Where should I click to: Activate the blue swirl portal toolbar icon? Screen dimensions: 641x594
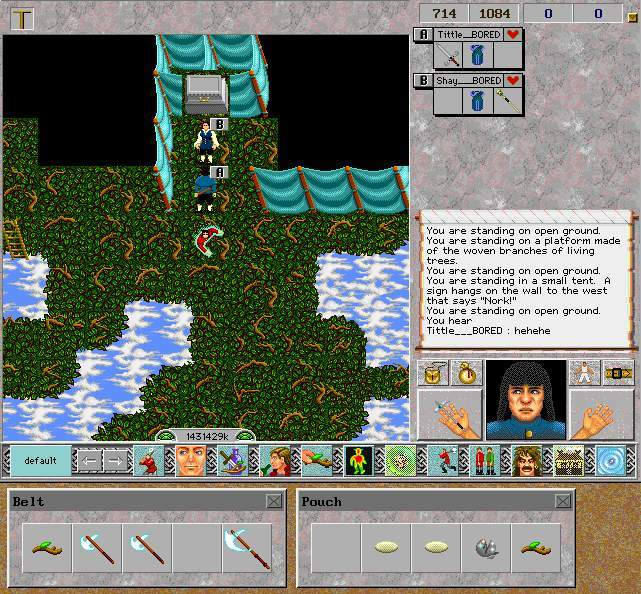(611, 461)
